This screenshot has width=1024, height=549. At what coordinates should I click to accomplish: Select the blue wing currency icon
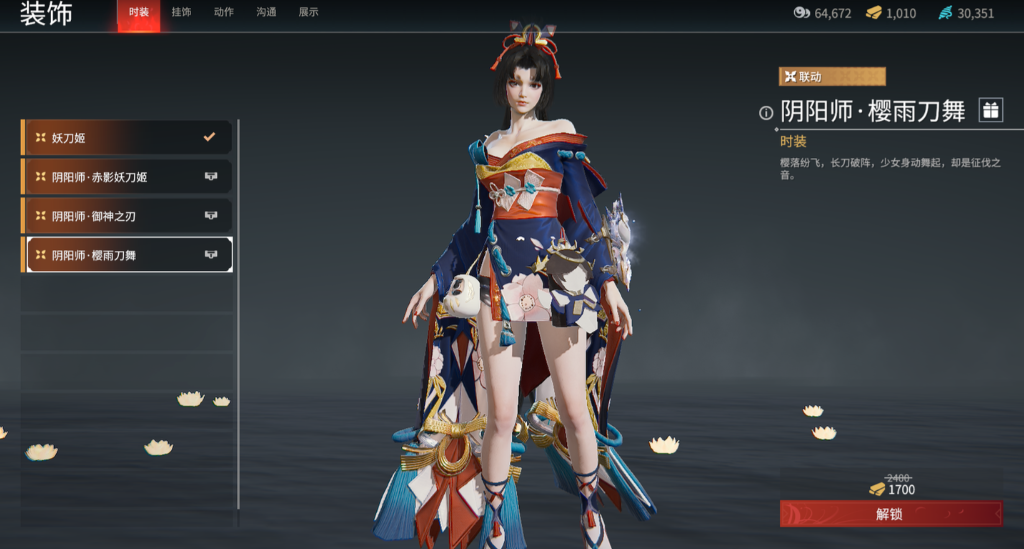point(946,13)
